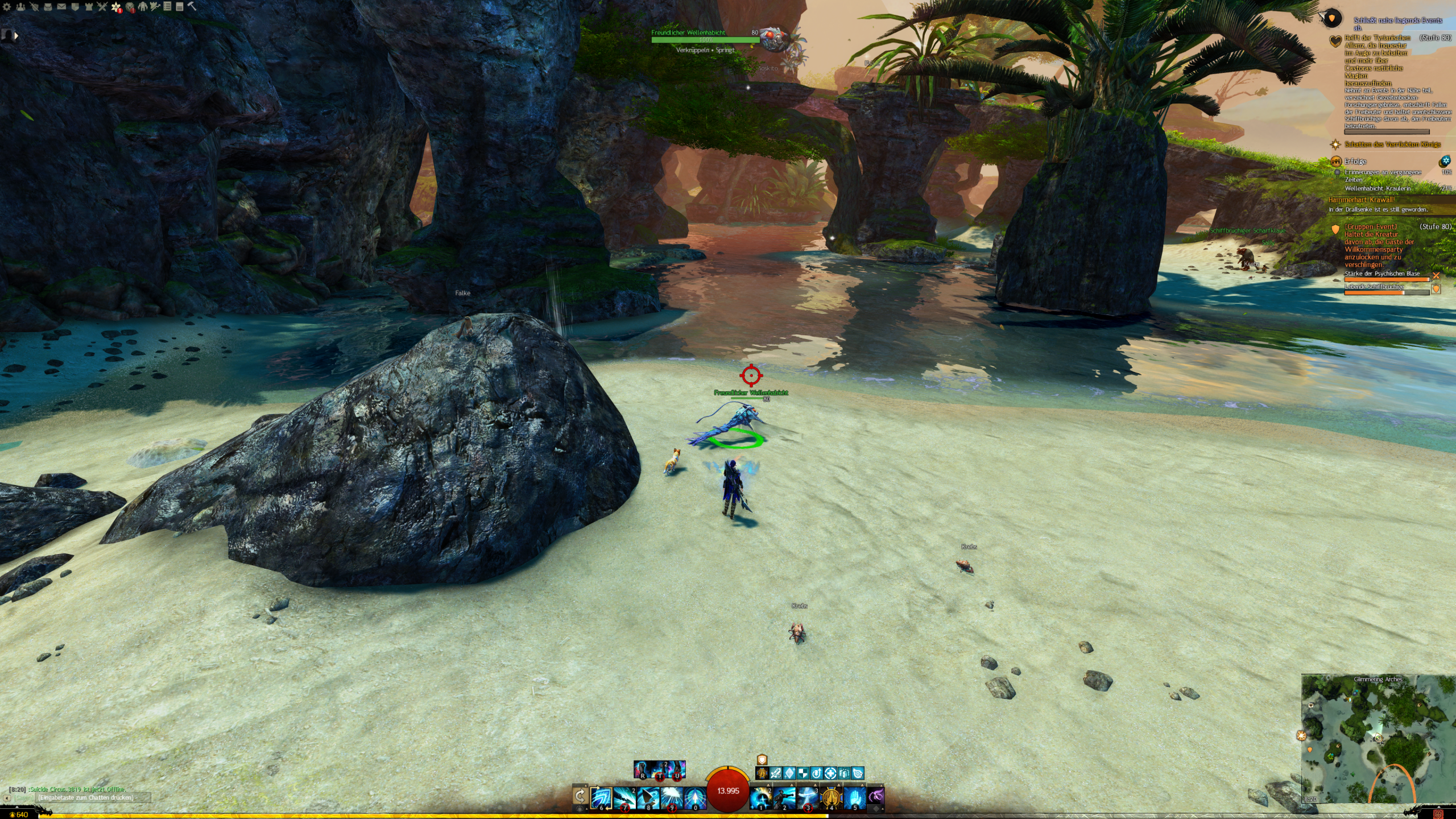Screen dimensions: 1456x819
Task: Open the hammer crafting icon in top bar
Action: 192,7
